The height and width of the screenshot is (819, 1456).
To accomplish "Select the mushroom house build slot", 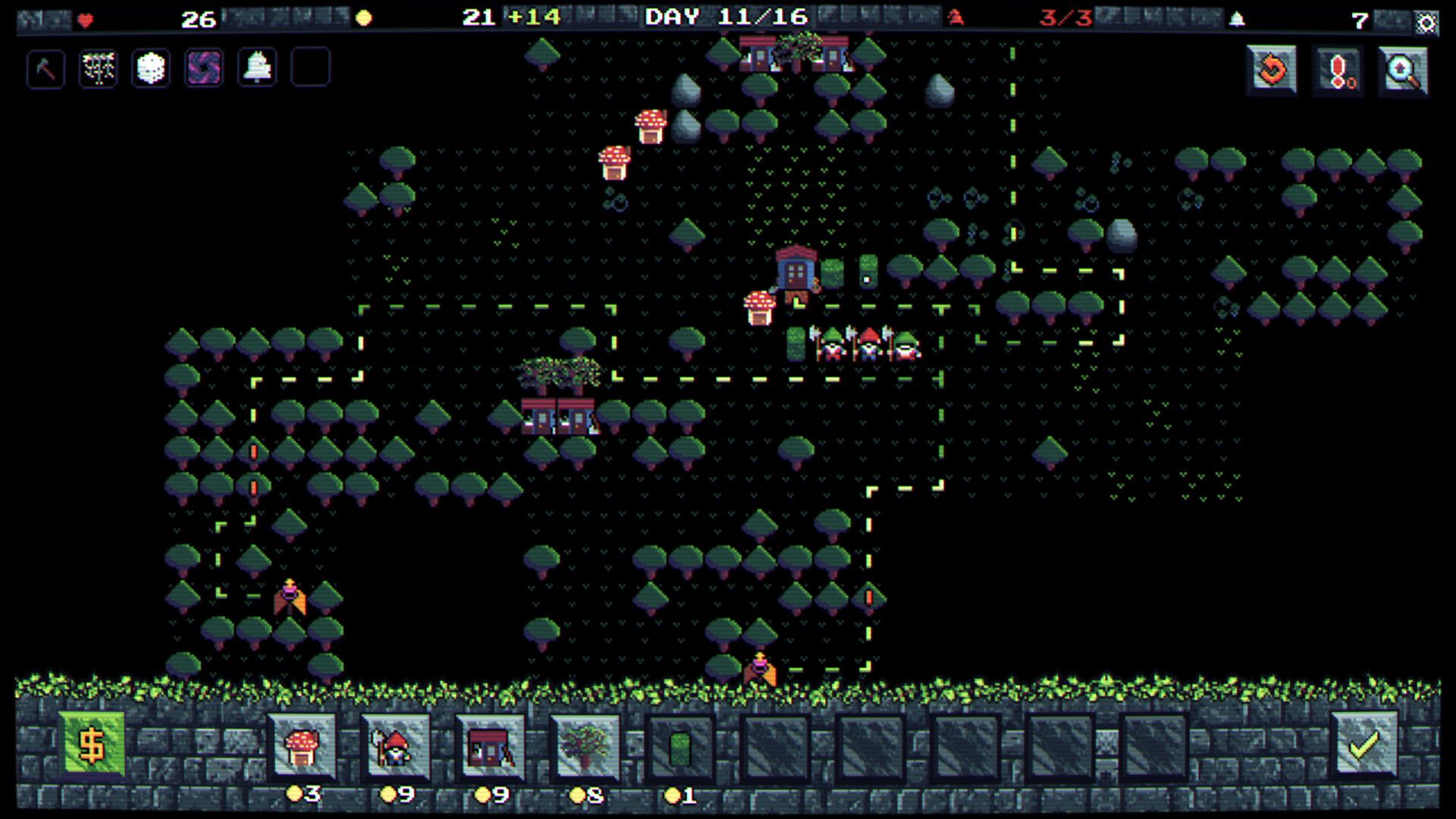I will pos(302,747).
